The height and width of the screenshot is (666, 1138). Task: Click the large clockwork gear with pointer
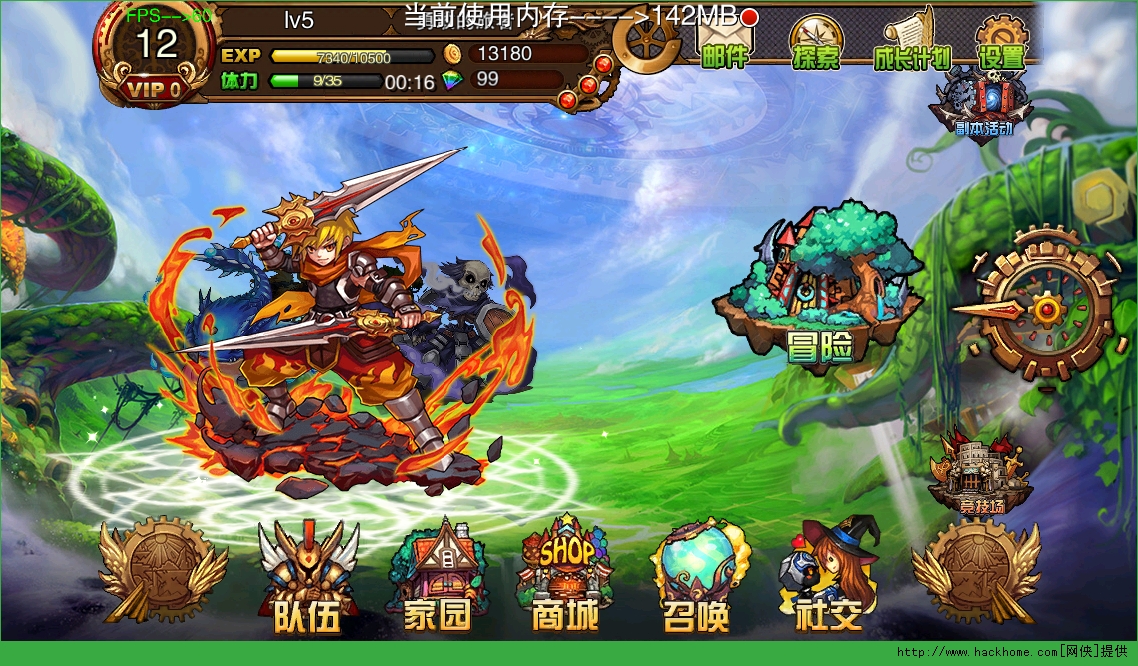pyautogui.click(x=1043, y=308)
